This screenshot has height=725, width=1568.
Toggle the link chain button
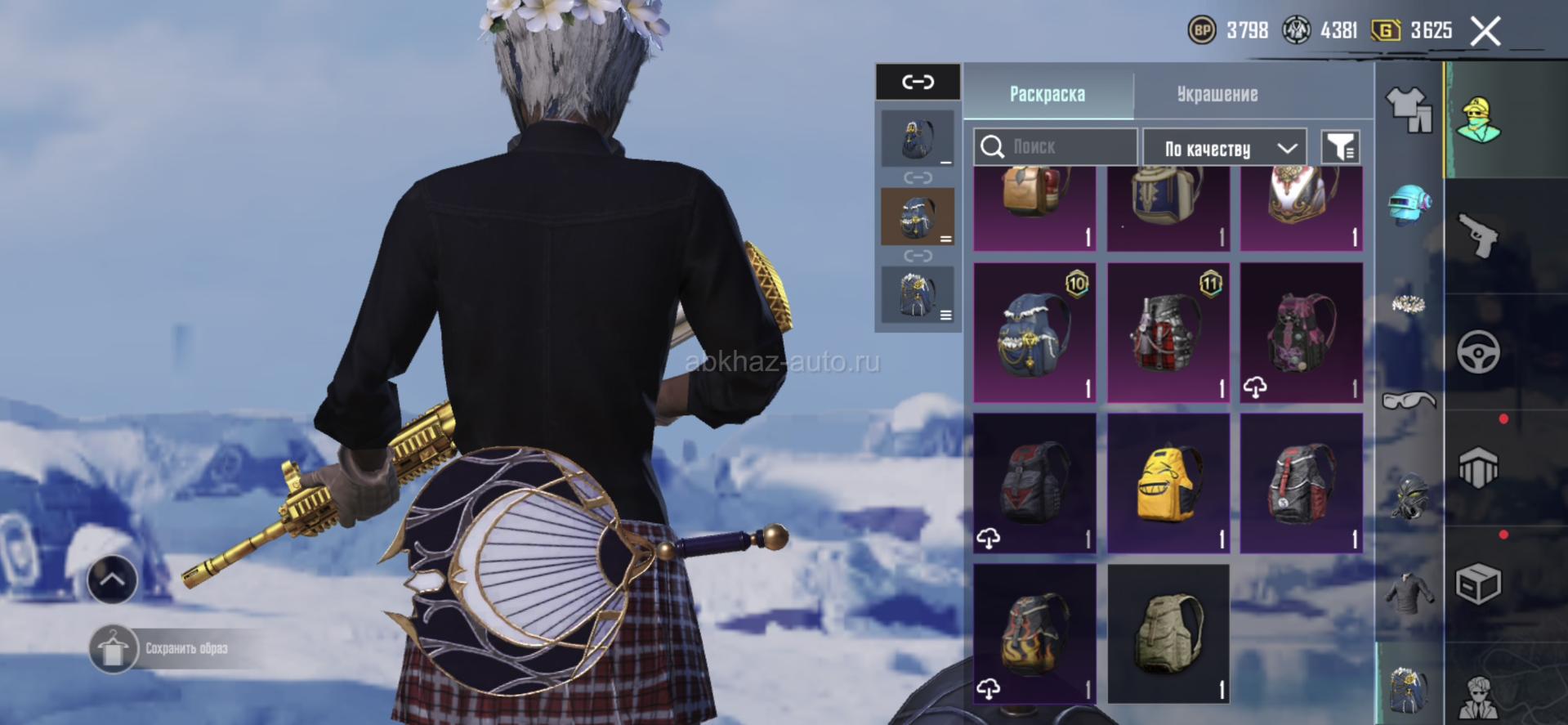(x=918, y=82)
